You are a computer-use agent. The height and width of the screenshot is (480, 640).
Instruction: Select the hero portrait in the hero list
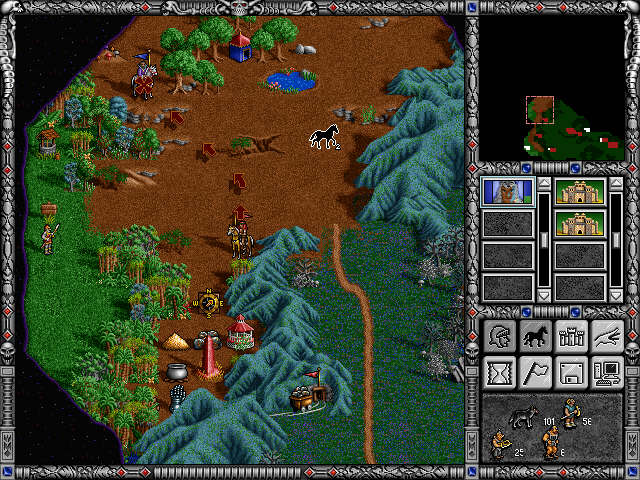pyautogui.click(x=508, y=191)
